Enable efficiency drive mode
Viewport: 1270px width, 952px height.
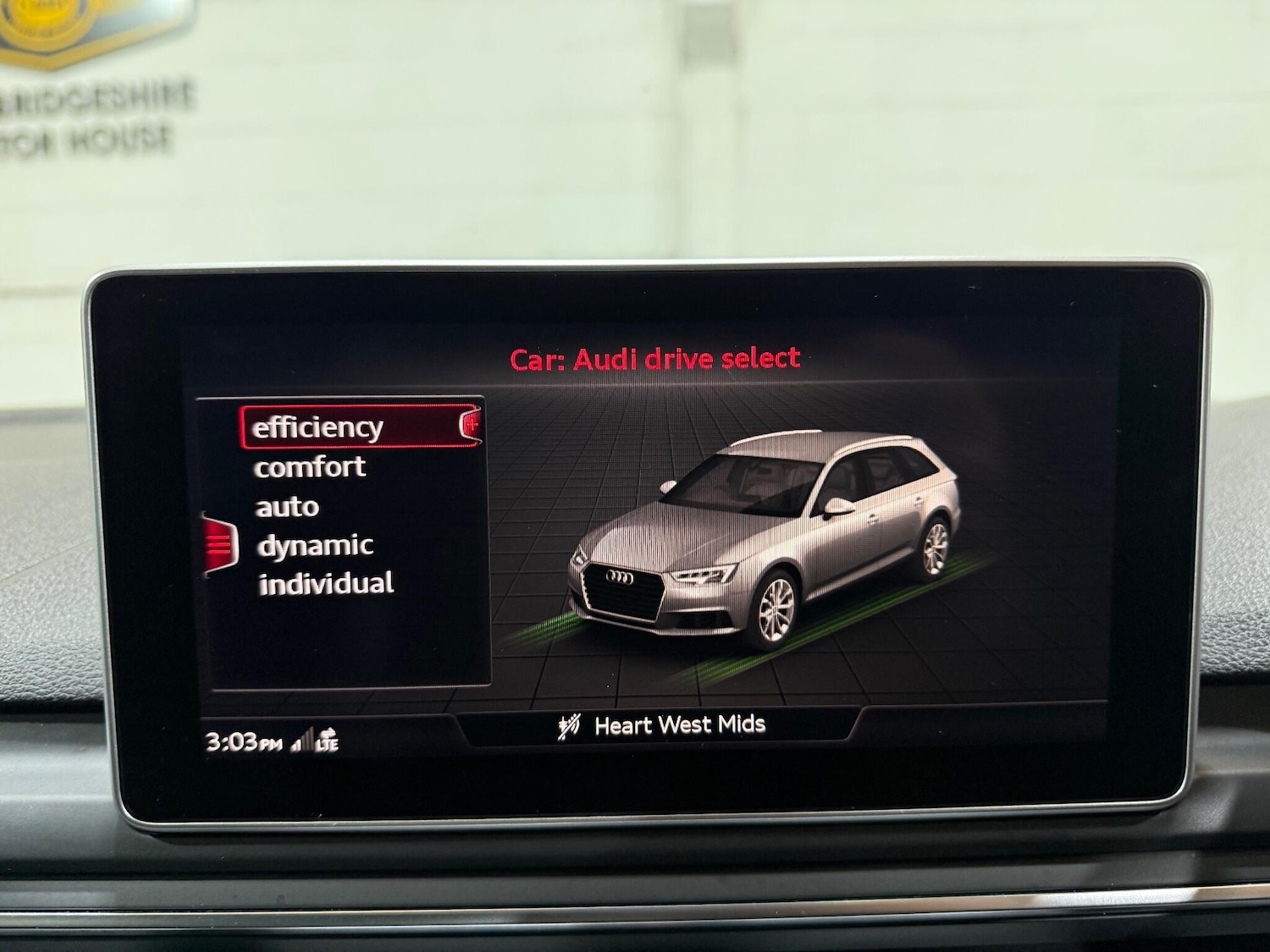tap(317, 426)
